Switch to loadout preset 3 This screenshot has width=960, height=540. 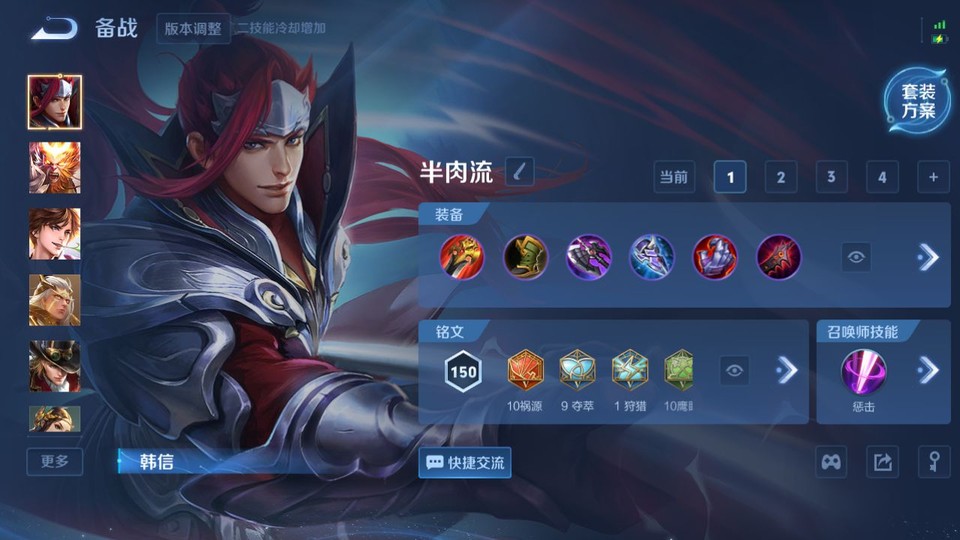(x=831, y=177)
